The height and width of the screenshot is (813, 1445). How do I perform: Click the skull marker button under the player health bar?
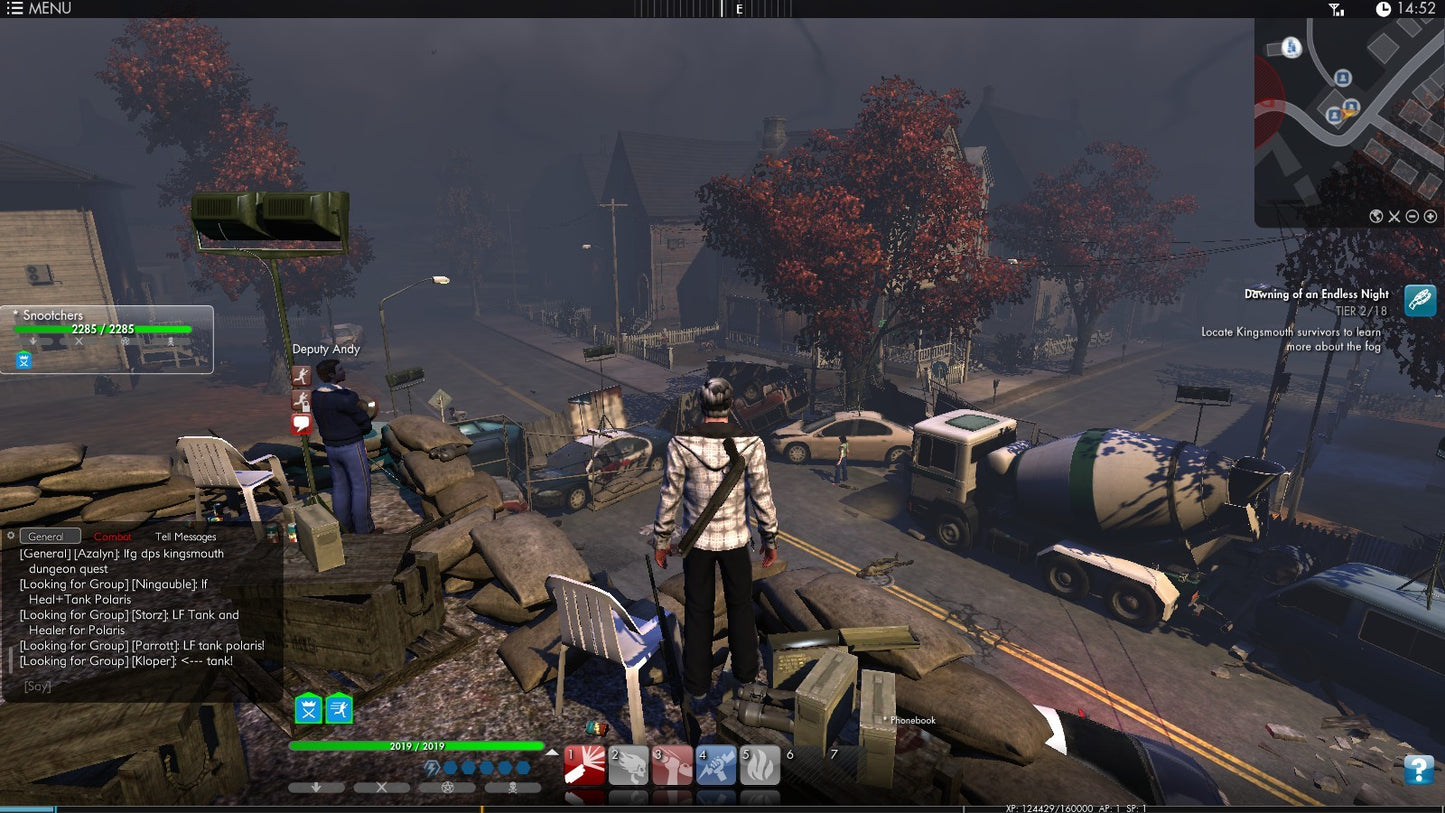(x=512, y=787)
